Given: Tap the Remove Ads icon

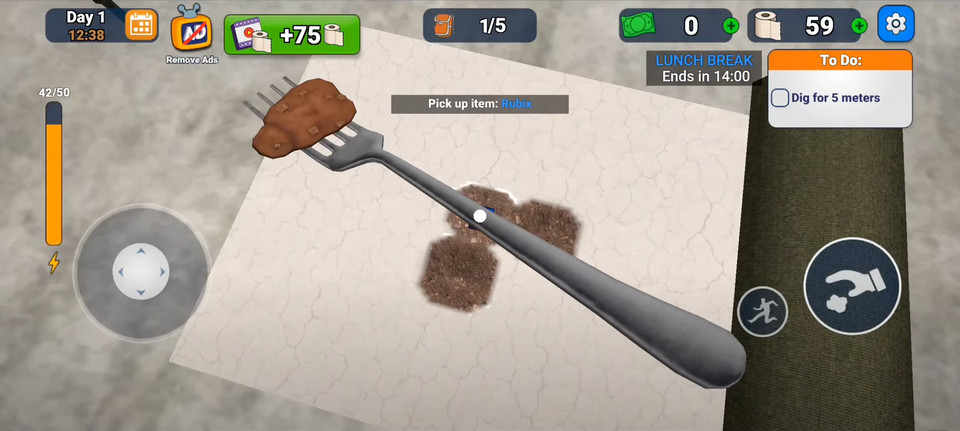Looking at the screenshot, I should 190,33.
